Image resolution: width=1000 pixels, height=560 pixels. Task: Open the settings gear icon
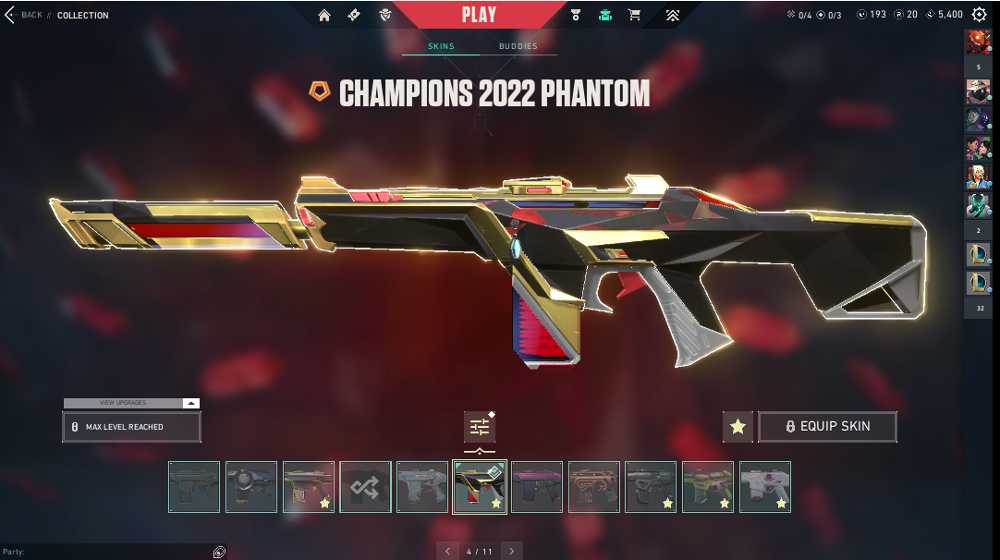click(979, 15)
